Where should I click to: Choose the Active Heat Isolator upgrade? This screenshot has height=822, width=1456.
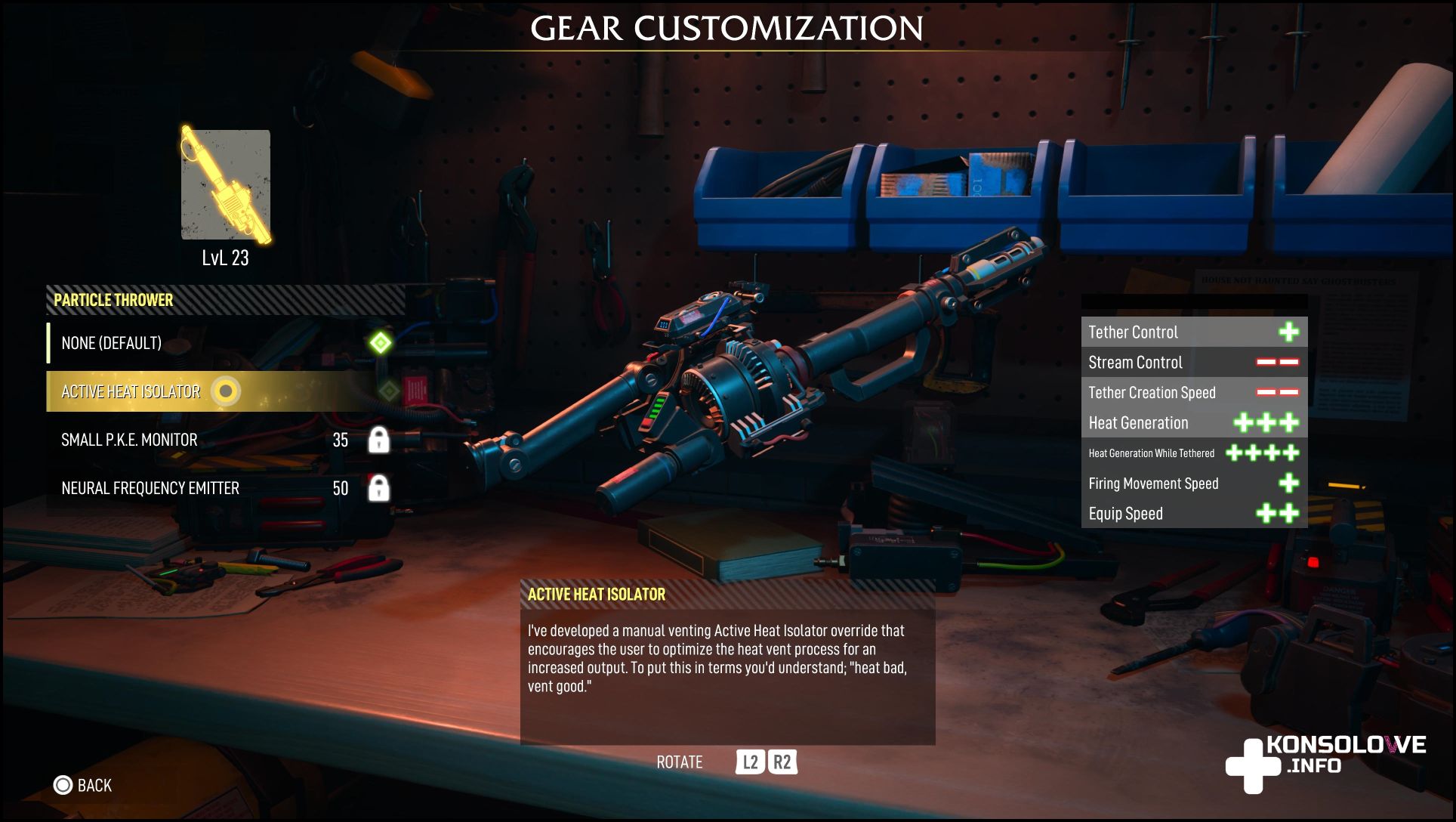coord(131,391)
